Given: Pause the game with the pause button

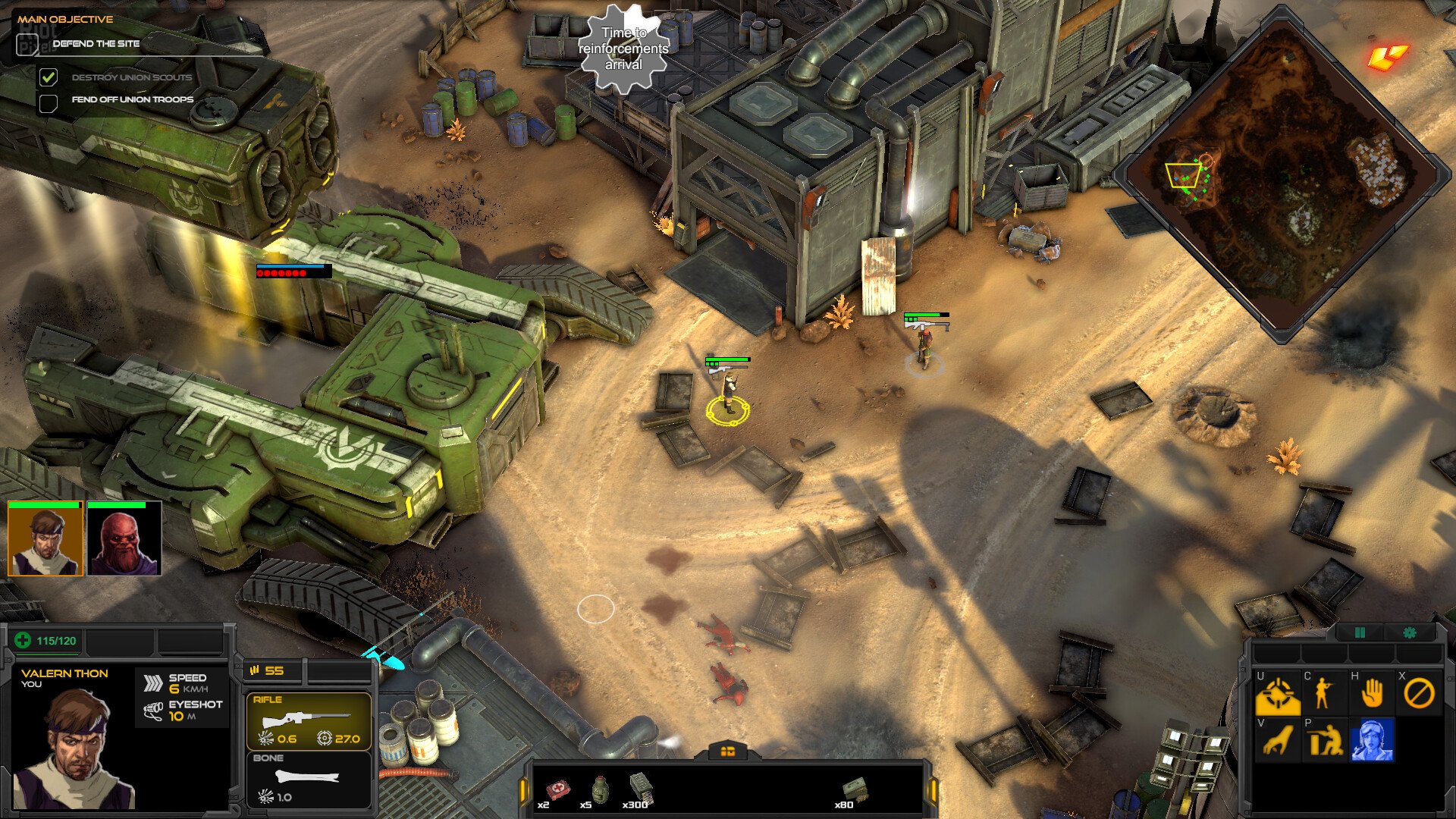Looking at the screenshot, I should pos(1359,632).
